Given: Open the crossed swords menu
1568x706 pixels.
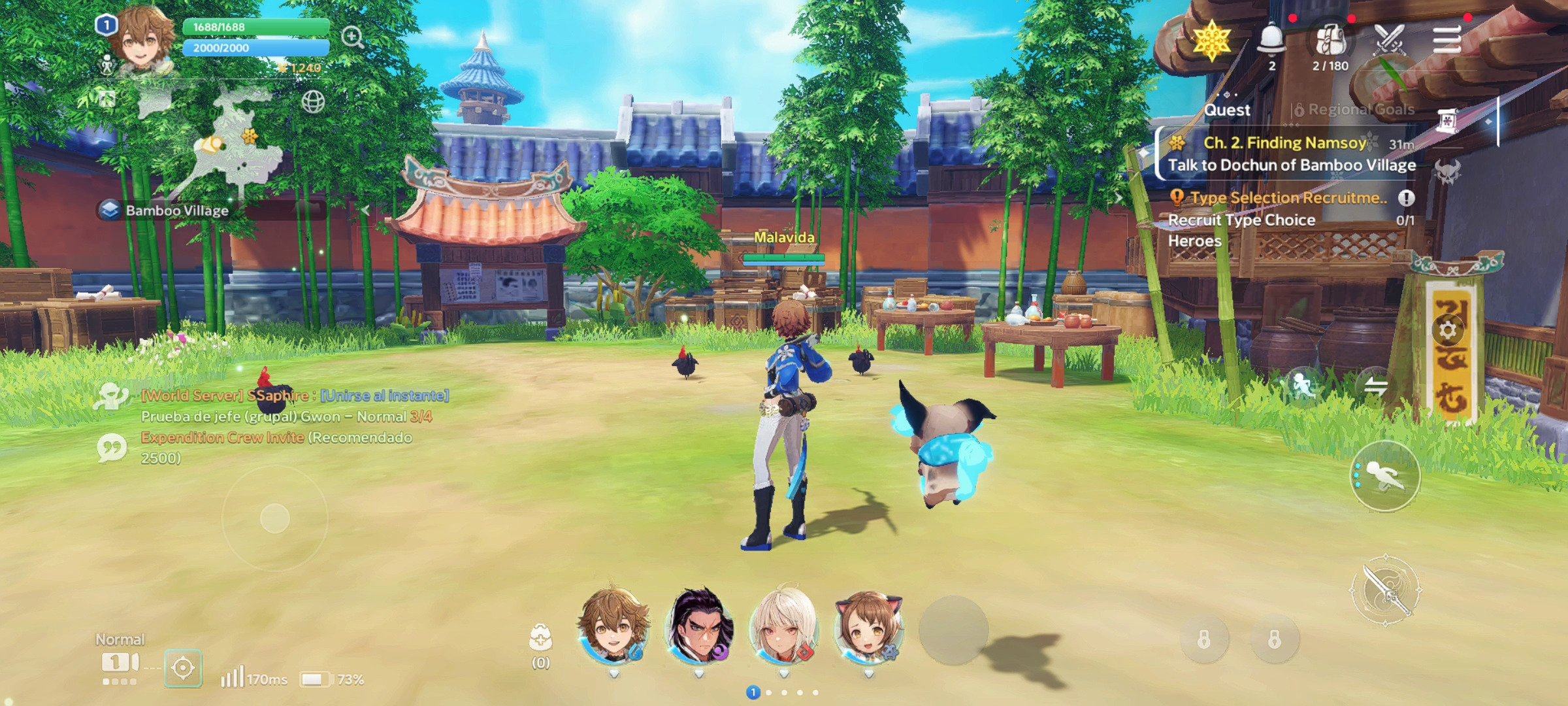Looking at the screenshot, I should [1389, 41].
